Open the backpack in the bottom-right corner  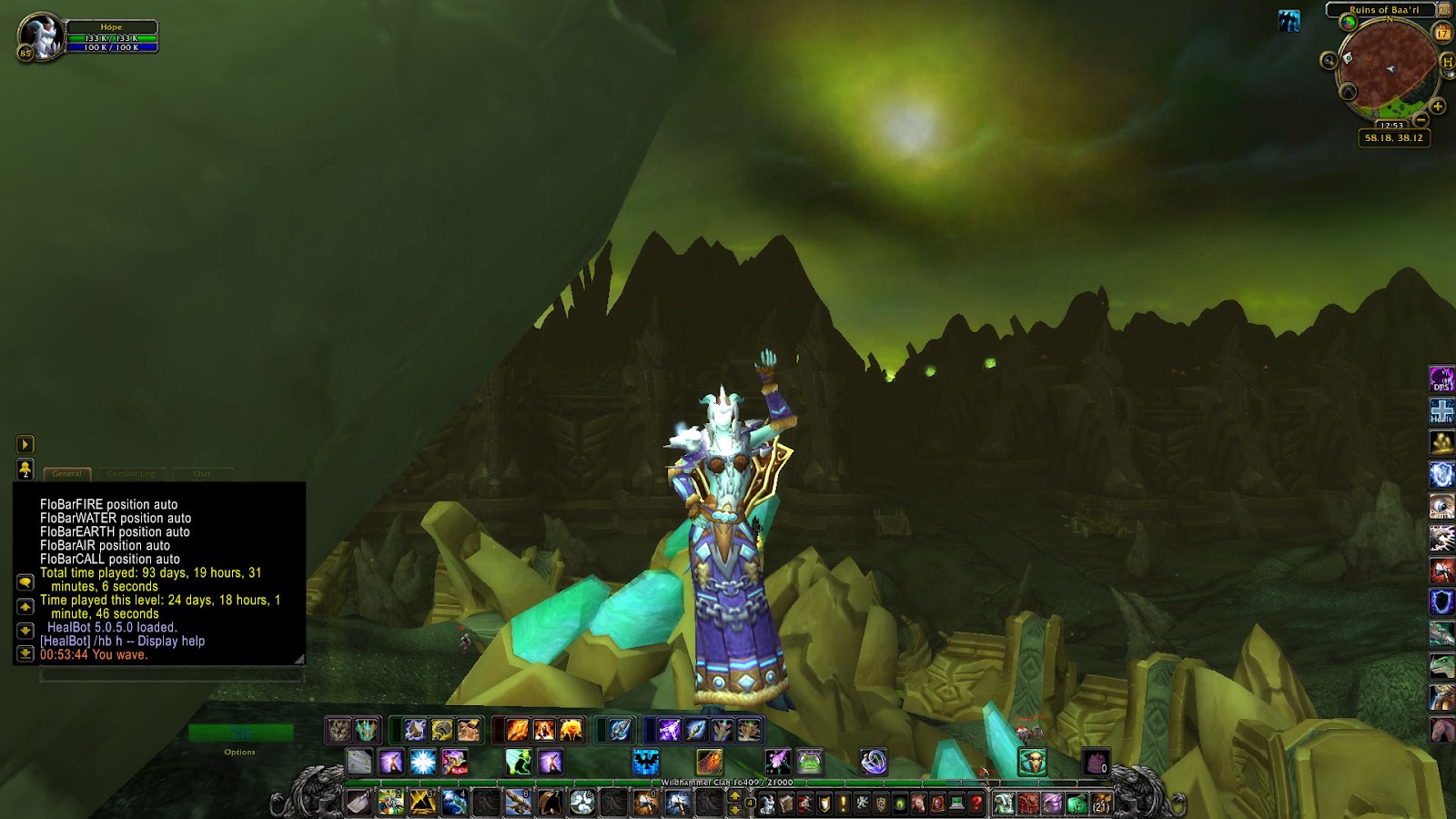[x=1099, y=804]
